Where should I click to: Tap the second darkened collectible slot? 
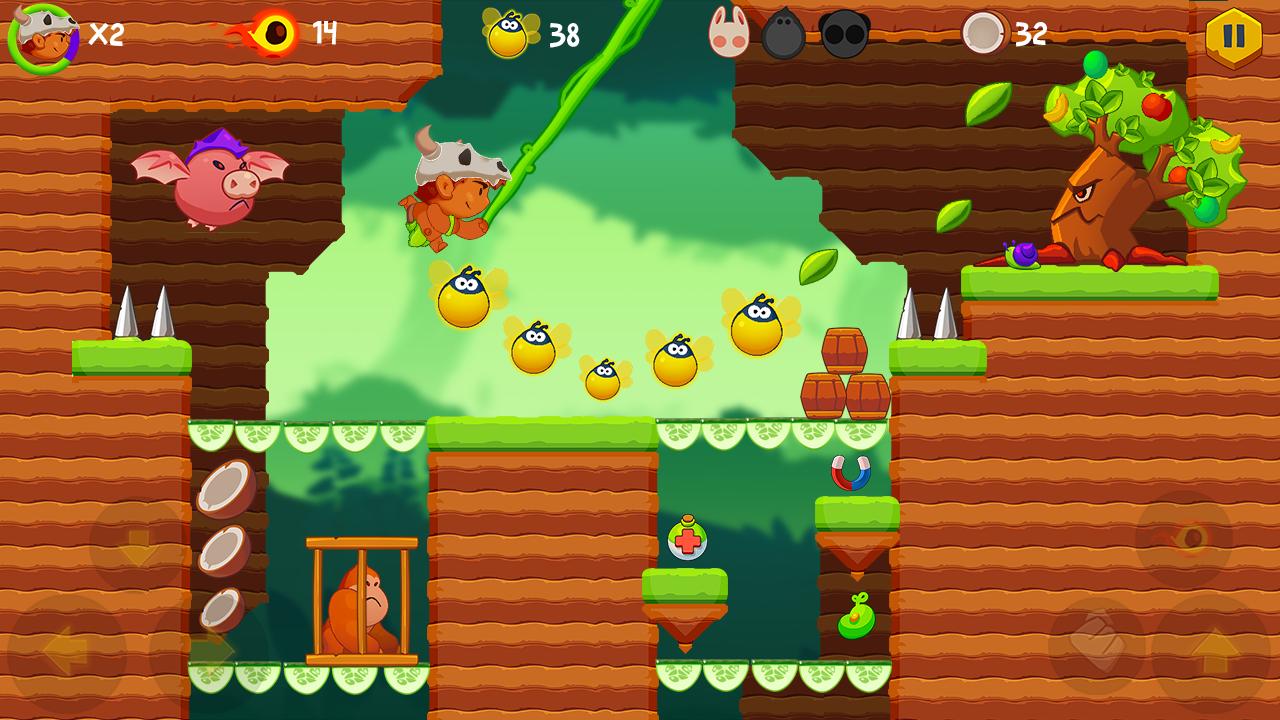pos(845,31)
